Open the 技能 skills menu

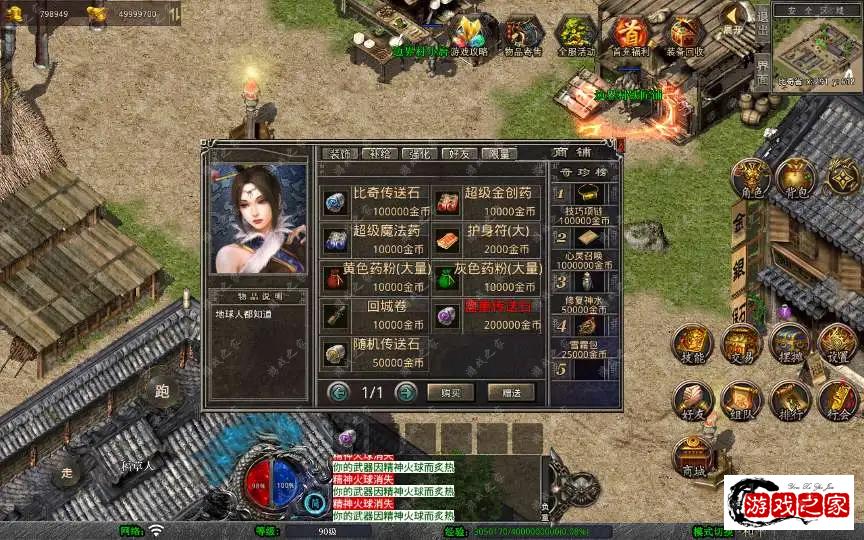(x=692, y=344)
